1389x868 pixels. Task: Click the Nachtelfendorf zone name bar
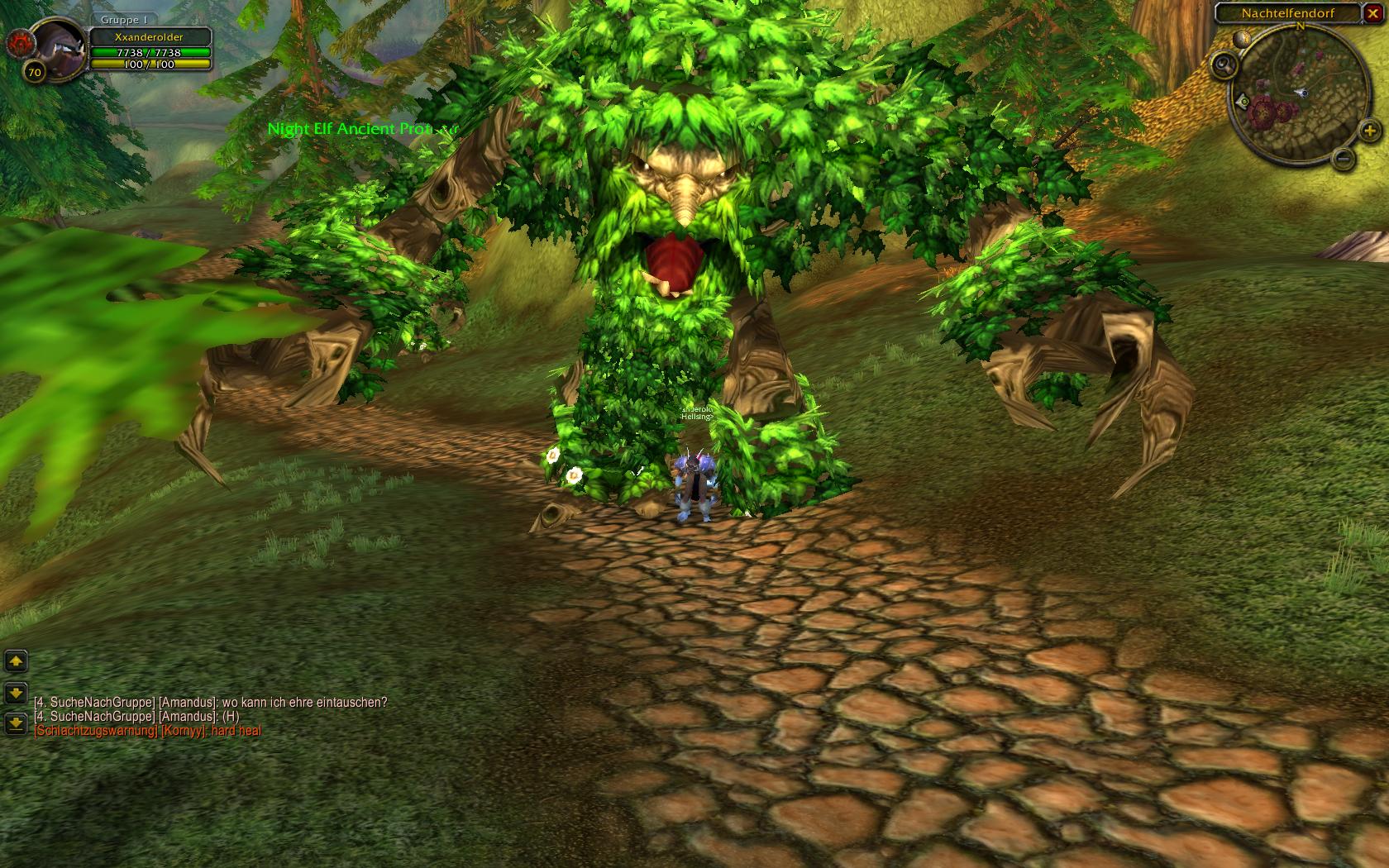1287,13
